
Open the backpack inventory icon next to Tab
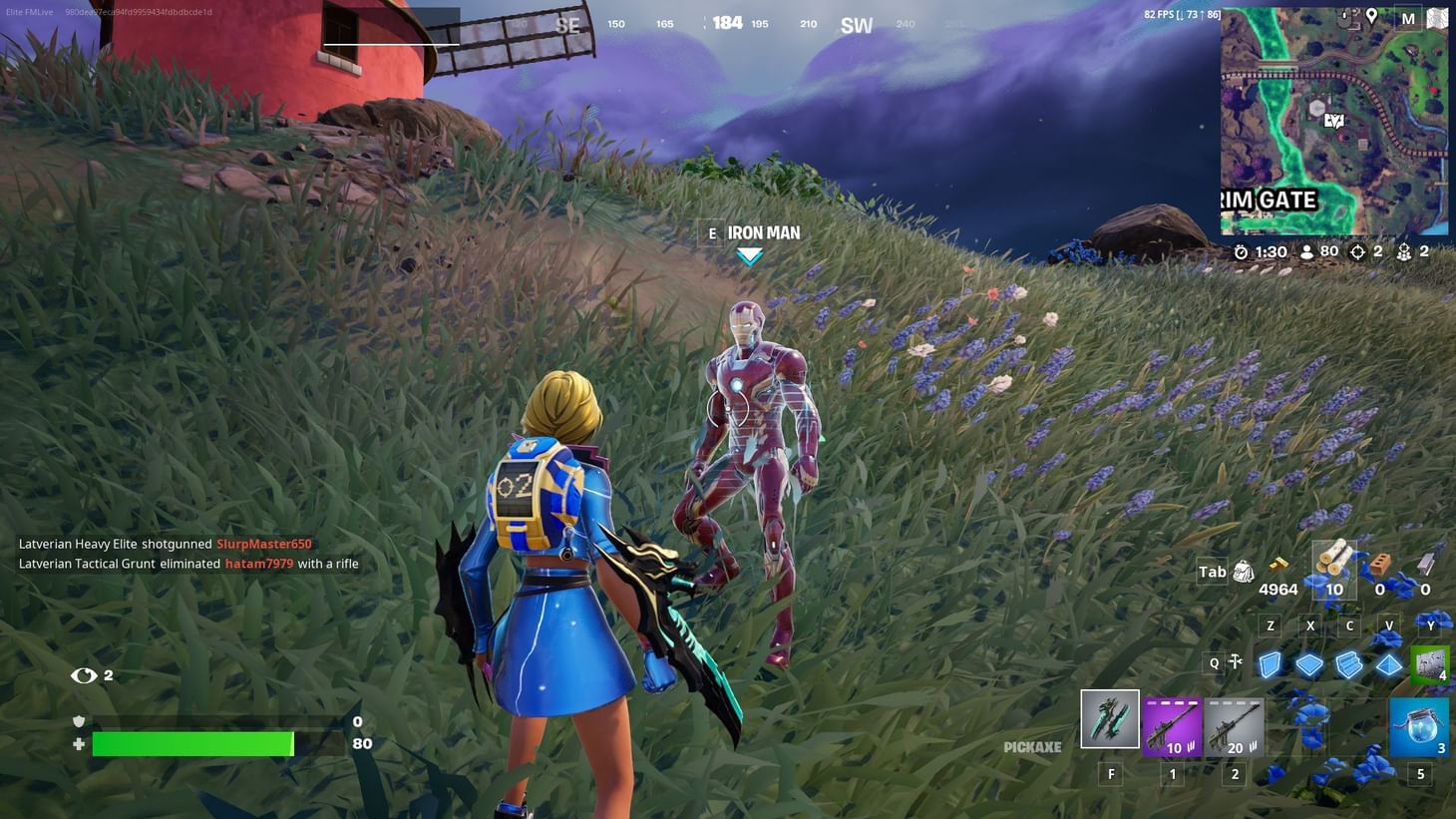(1243, 571)
